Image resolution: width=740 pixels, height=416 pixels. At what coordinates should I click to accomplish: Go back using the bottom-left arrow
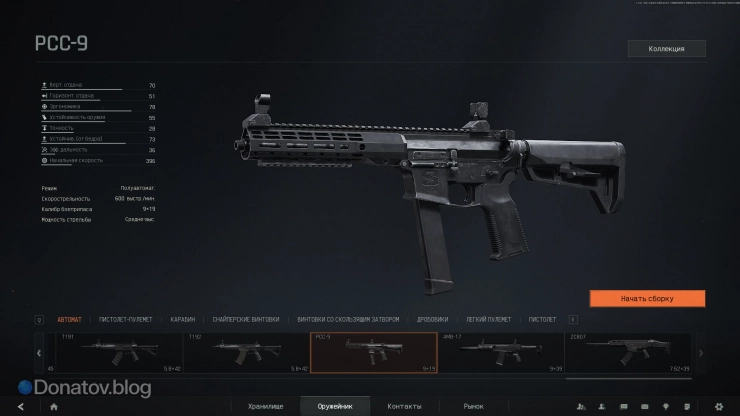20,406
